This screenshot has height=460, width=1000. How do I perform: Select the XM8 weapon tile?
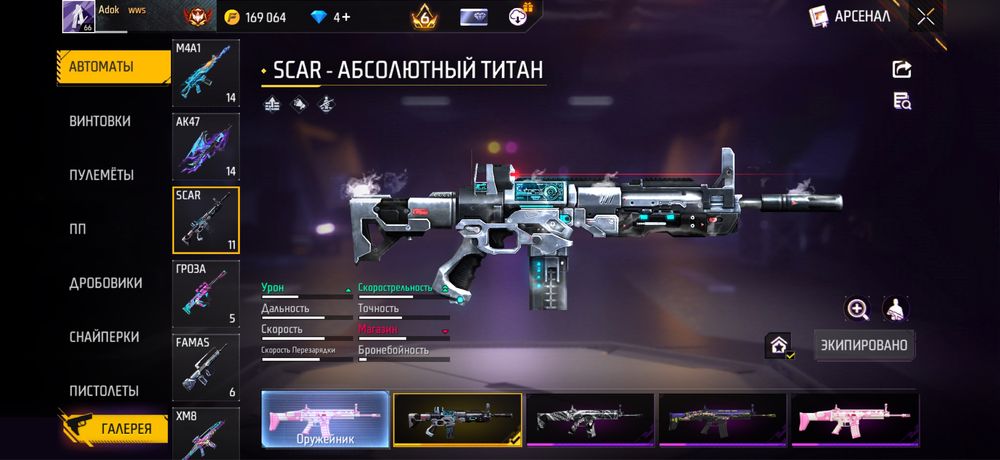206,434
